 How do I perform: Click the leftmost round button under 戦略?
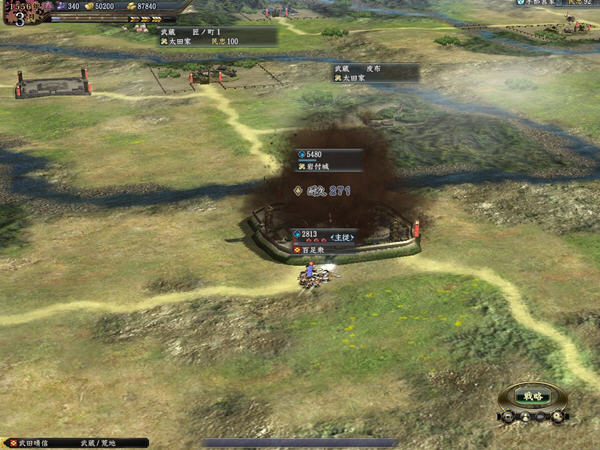507,417
